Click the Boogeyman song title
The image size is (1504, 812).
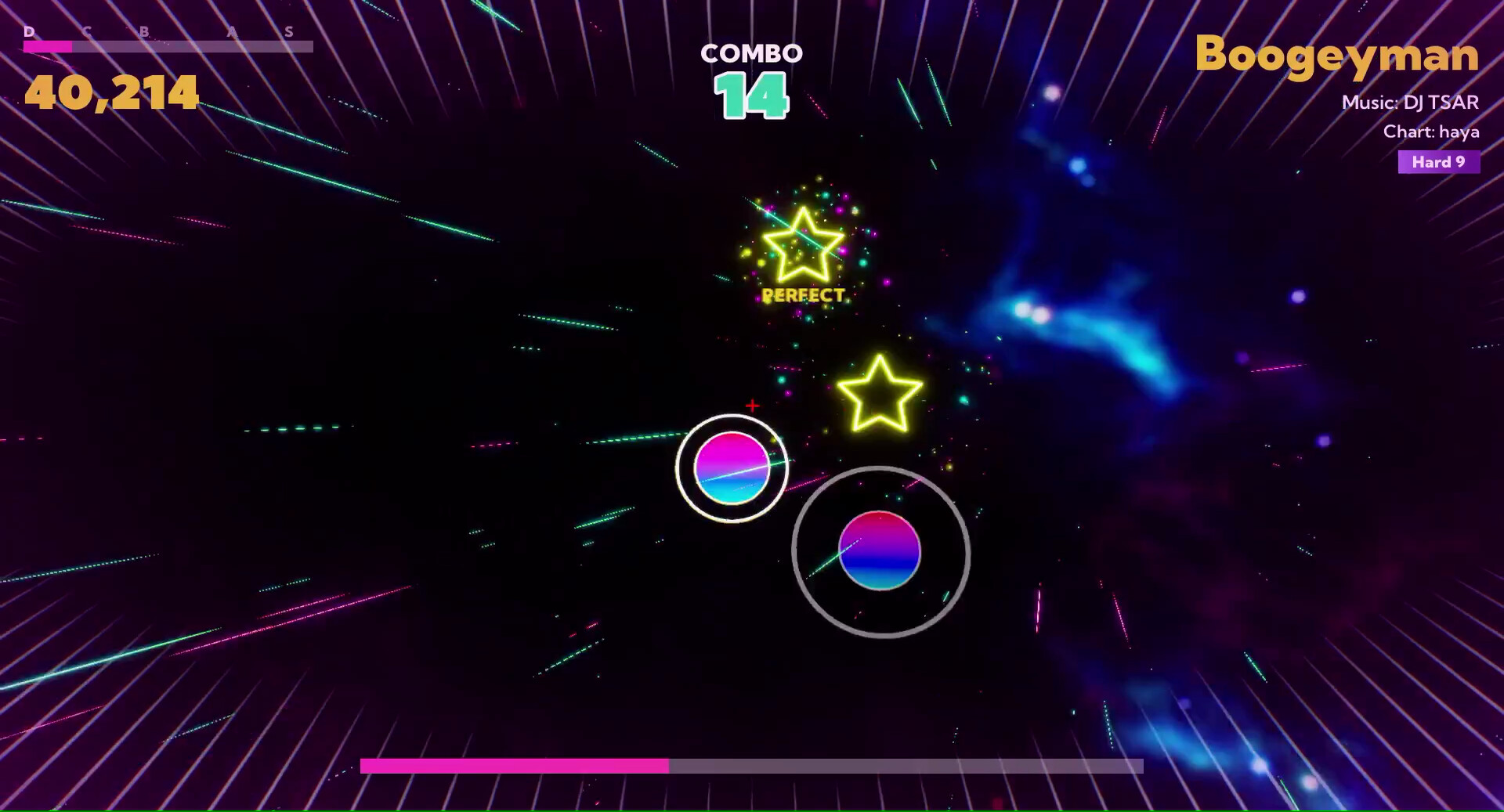(x=1336, y=56)
